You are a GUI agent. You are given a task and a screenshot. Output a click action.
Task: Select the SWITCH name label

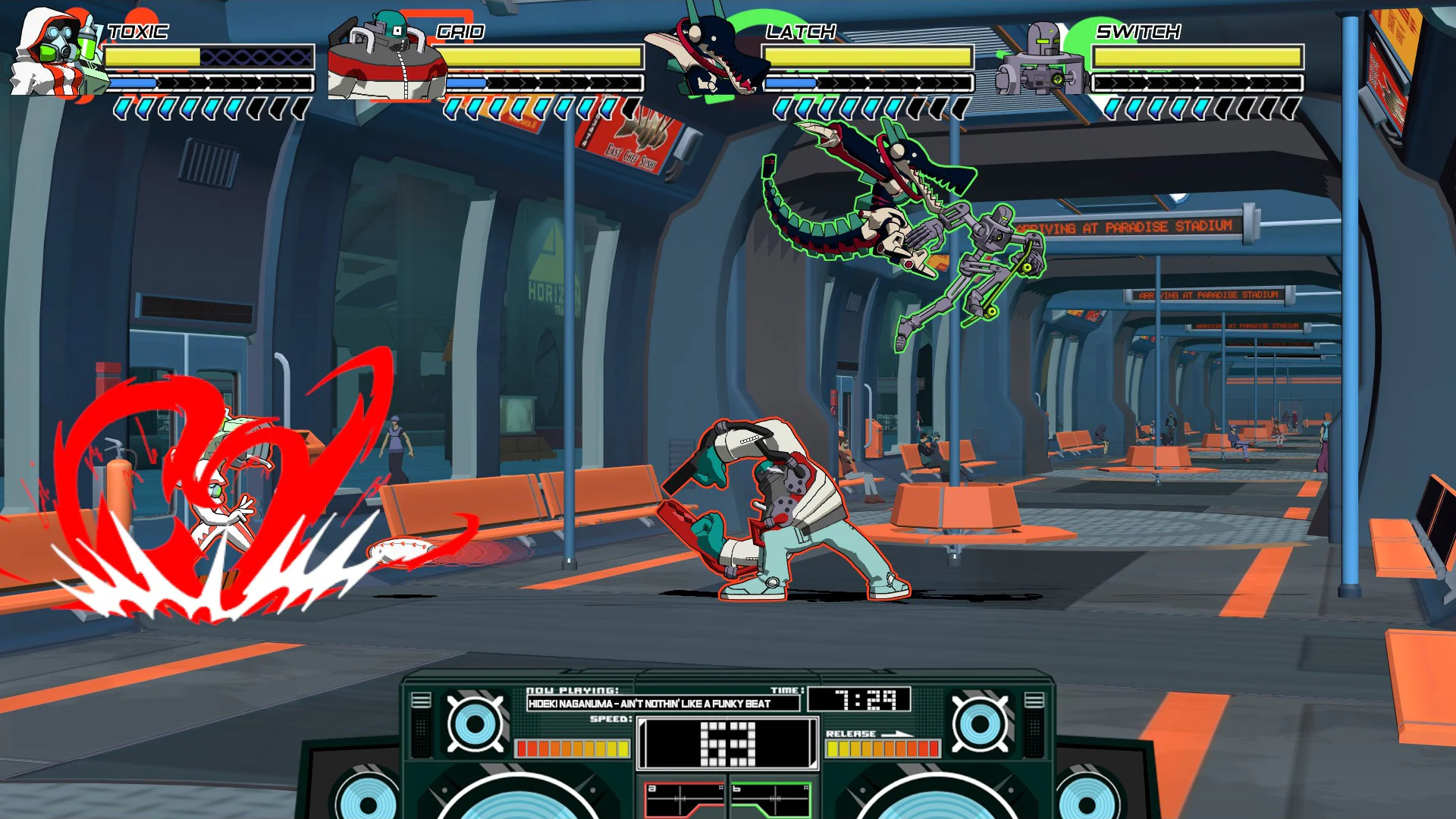click(x=1137, y=33)
